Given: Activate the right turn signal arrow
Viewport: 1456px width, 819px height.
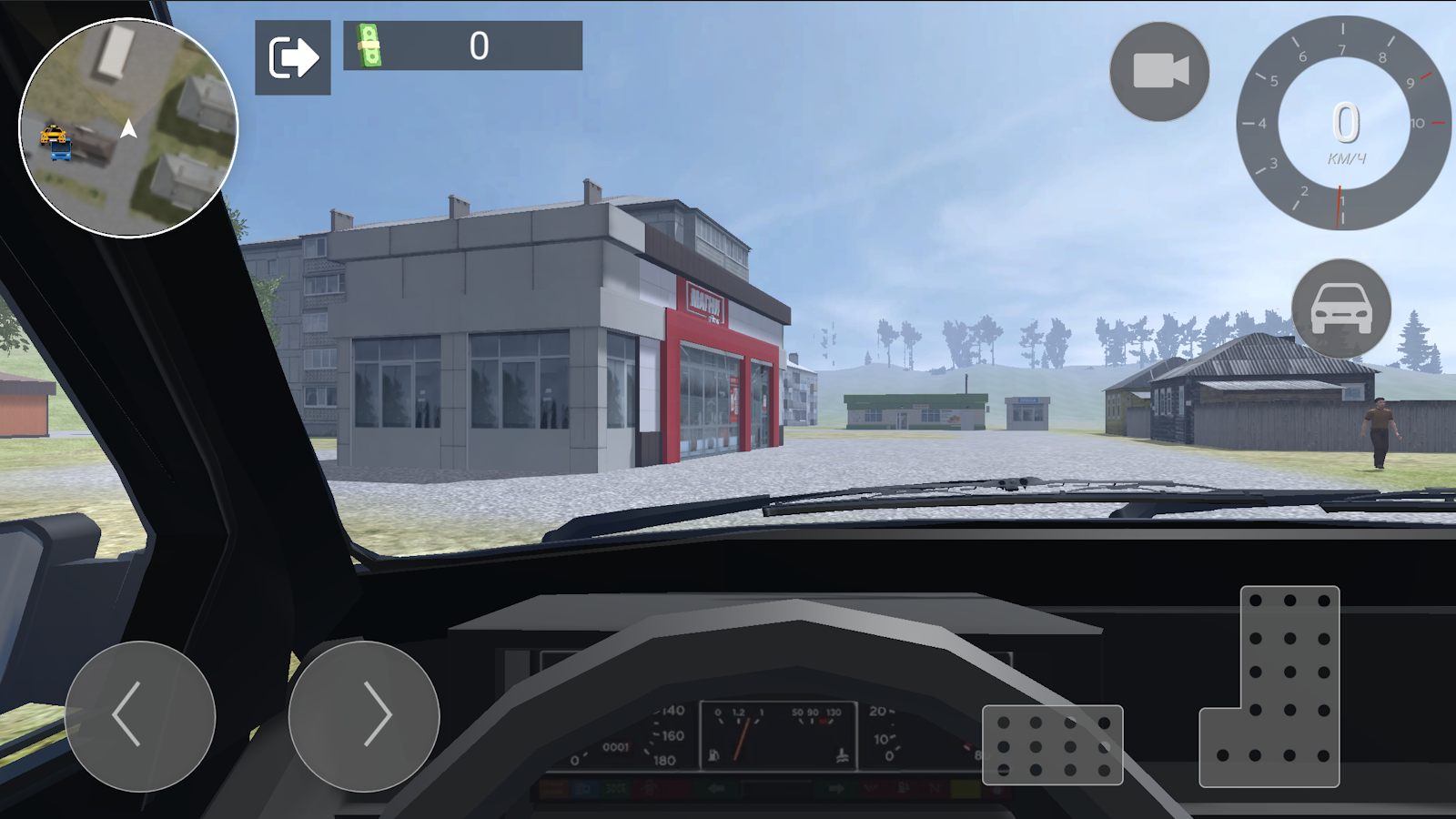Looking at the screenshot, I should [836, 788].
